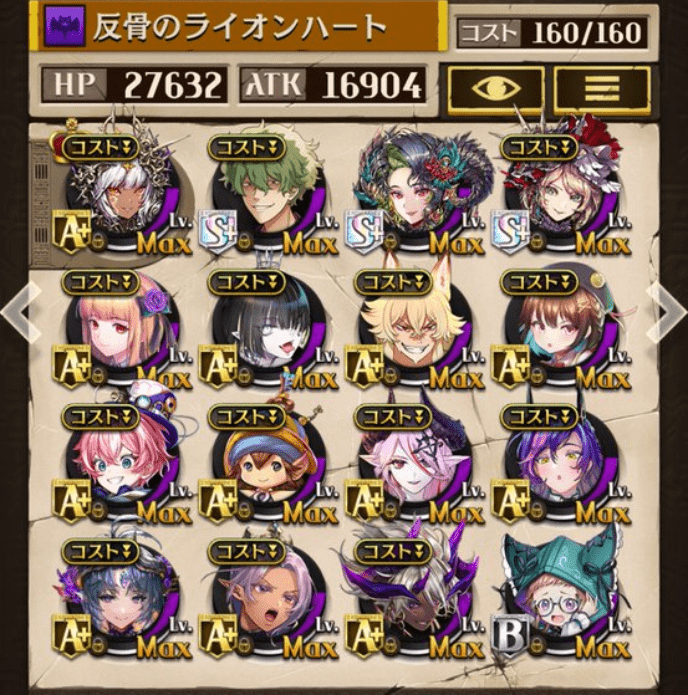This screenshot has width=688, height=695.
Task: Toggle the eye view button
Action: (x=495, y=89)
